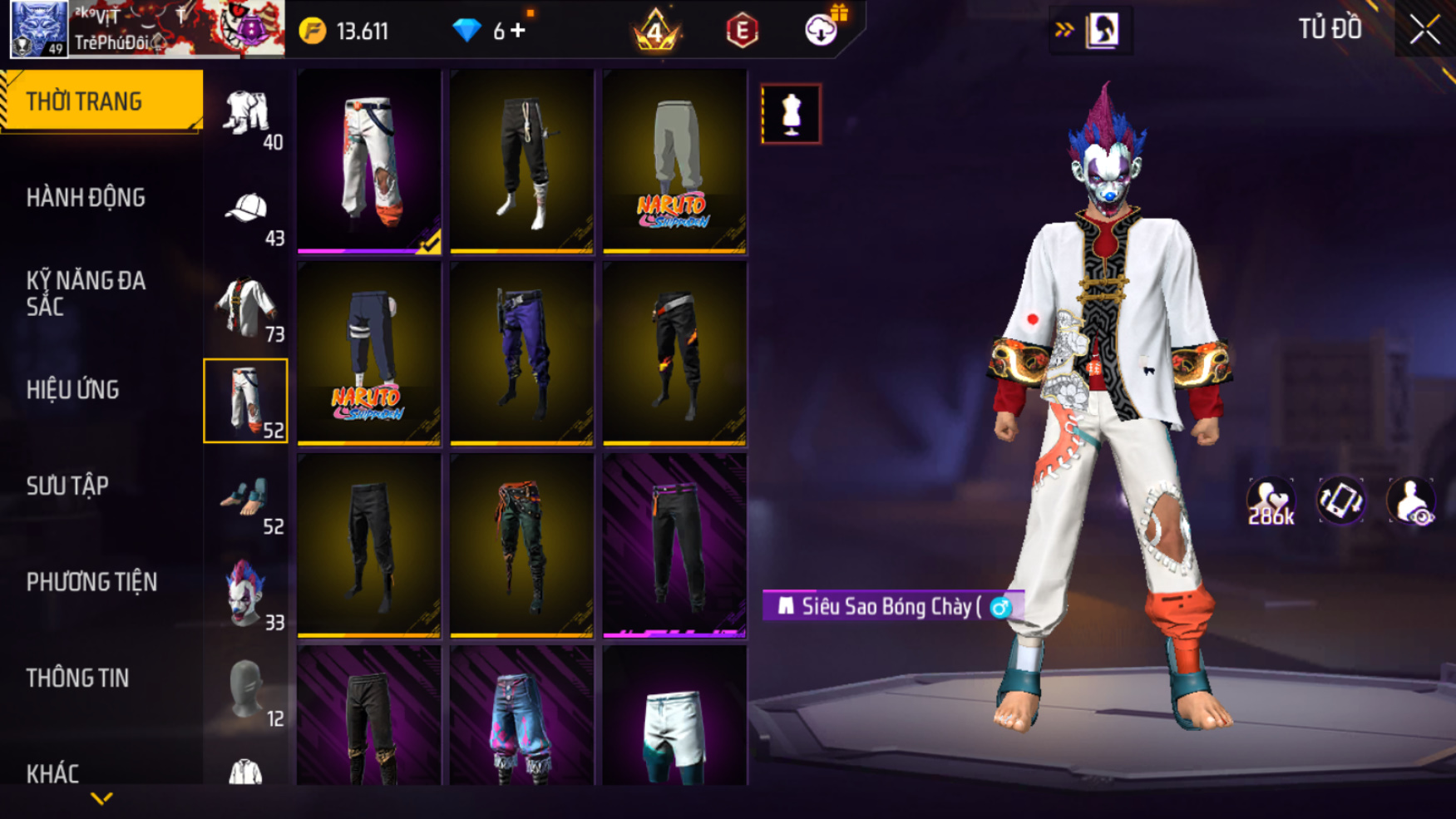1456x819 pixels.
Task: Click the mannequin outfit preview icon
Action: [791, 114]
